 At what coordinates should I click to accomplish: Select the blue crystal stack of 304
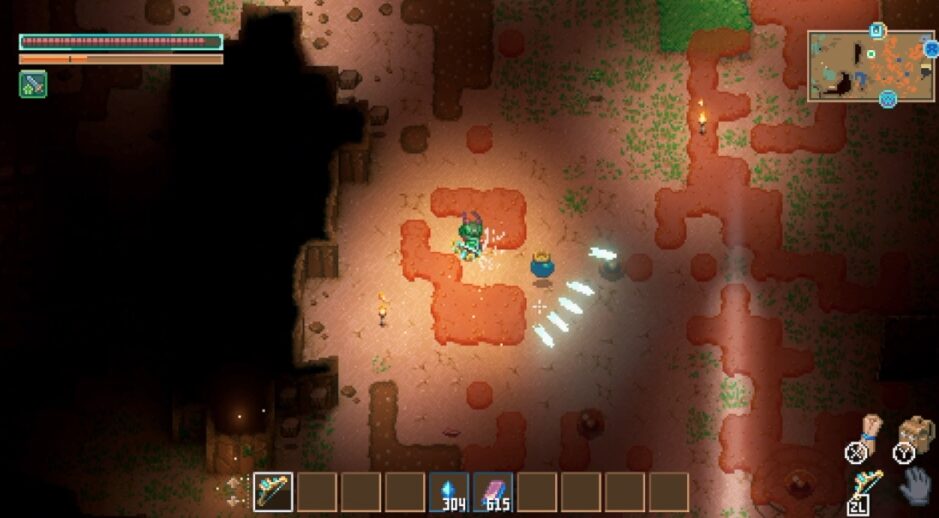[448, 491]
